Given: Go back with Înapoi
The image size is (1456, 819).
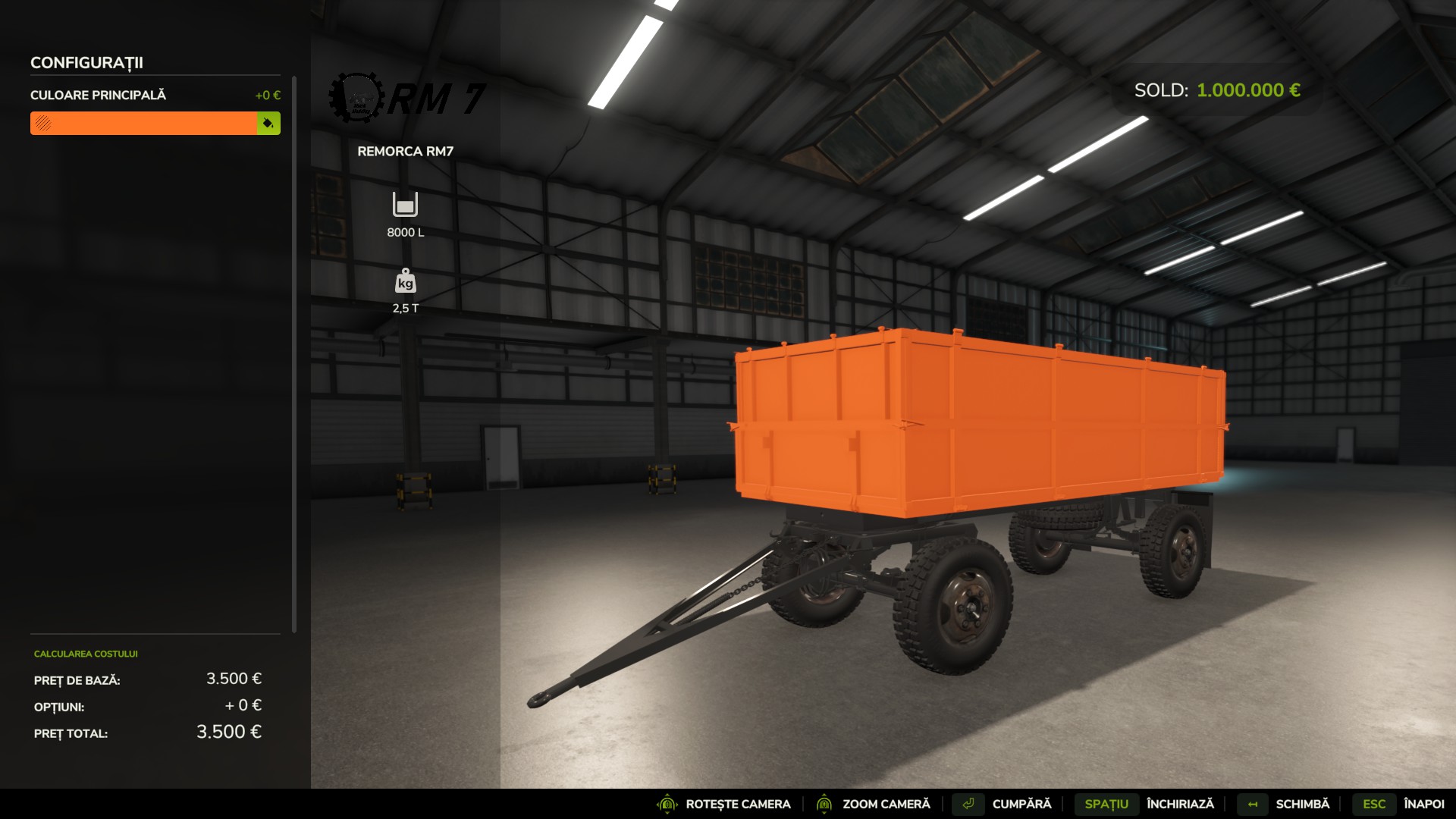Looking at the screenshot, I should (1423, 804).
